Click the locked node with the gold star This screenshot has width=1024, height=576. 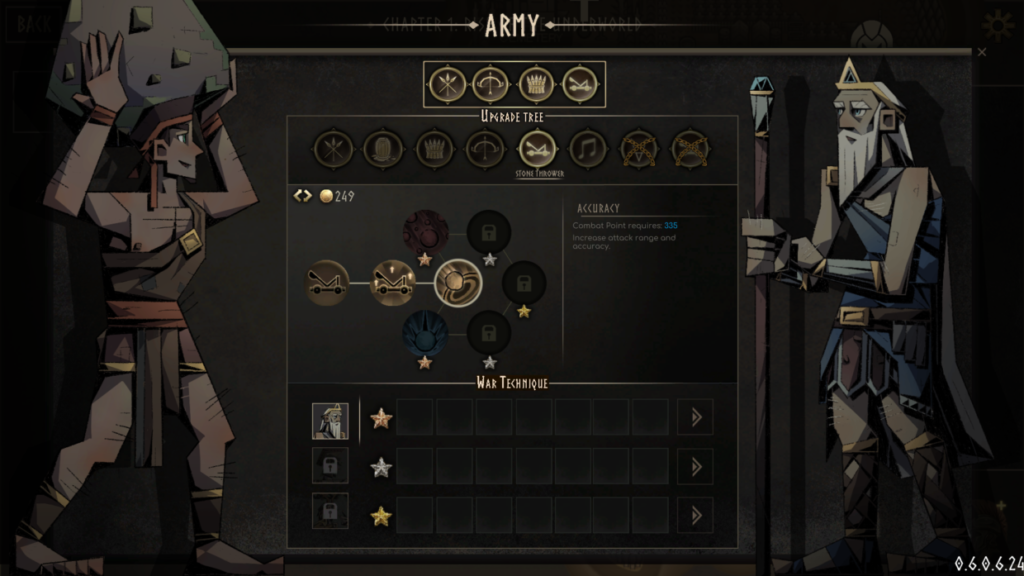[x=523, y=283]
